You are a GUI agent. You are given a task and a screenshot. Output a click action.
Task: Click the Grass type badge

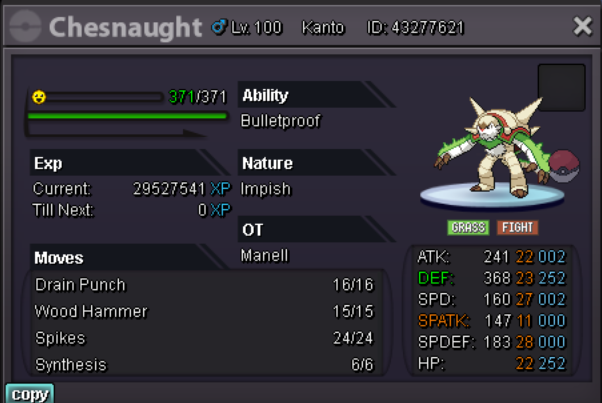point(467,227)
